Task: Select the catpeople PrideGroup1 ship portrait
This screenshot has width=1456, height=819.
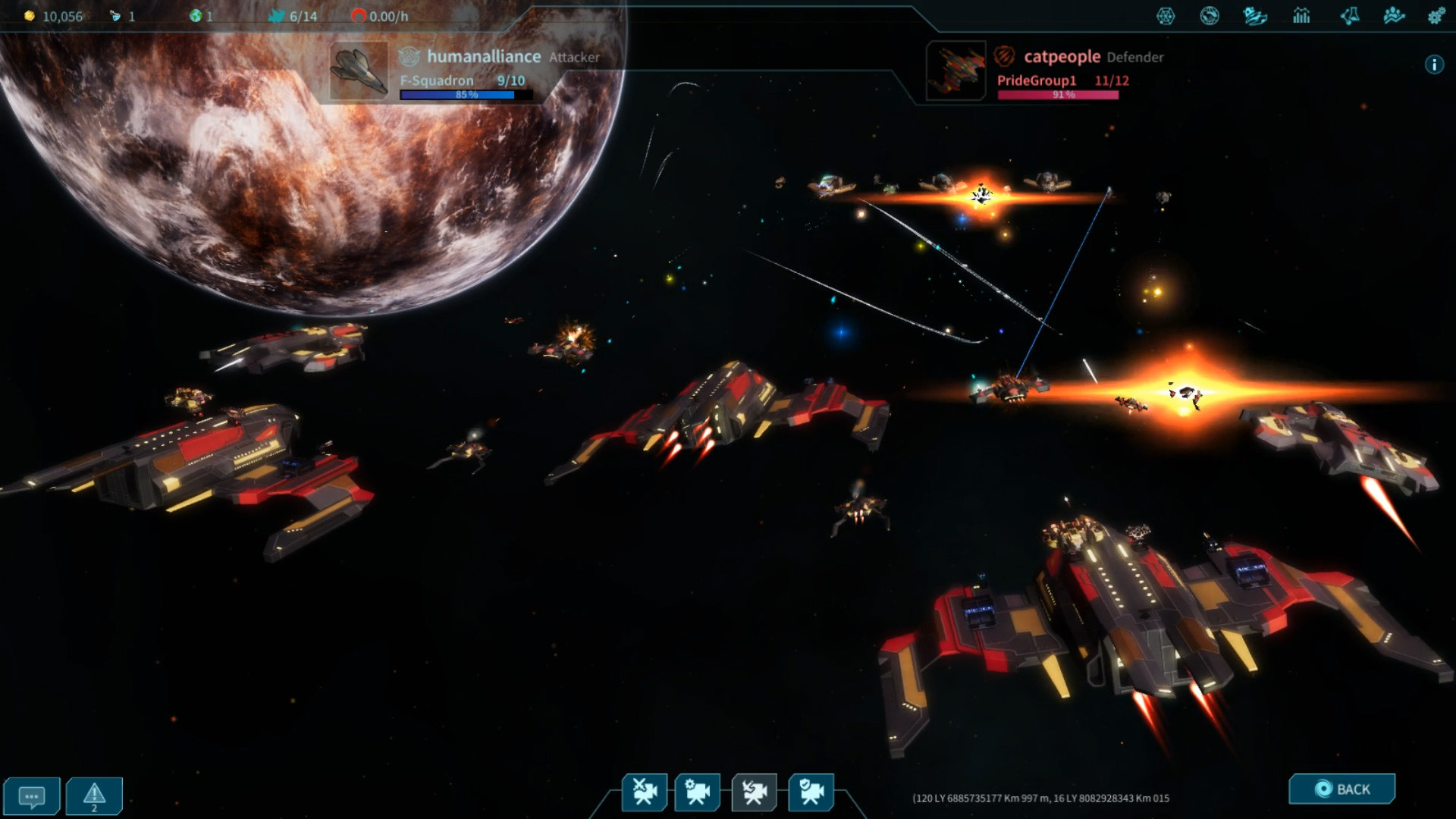Action: 955,71
